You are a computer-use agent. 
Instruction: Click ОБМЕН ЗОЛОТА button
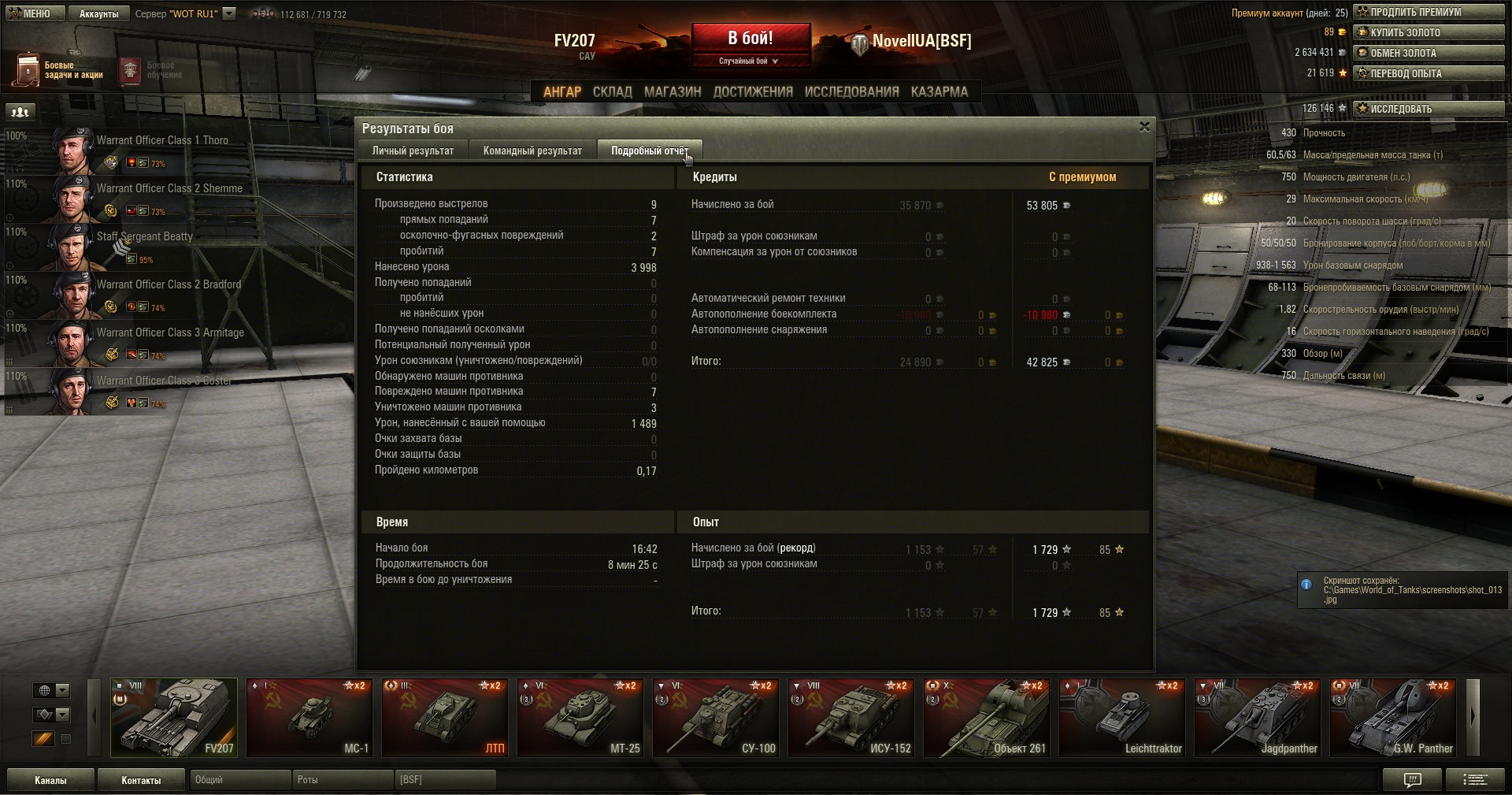[x=1428, y=53]
